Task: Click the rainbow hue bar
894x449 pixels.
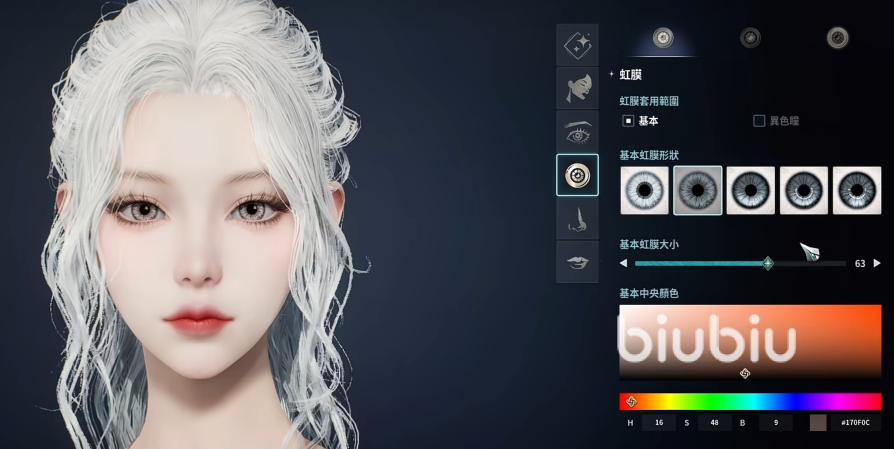Action: tap(750, 401)
